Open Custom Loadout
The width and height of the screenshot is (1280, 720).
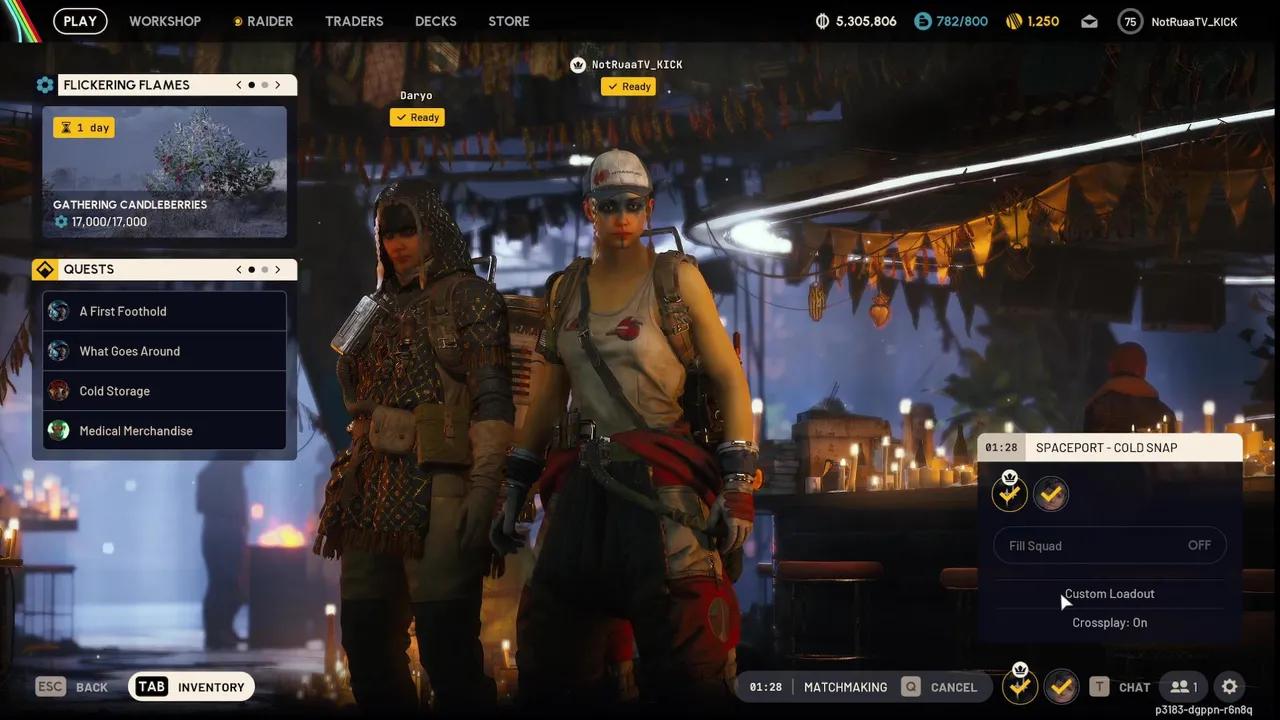pyautogui.click(x=1109, y=593)
